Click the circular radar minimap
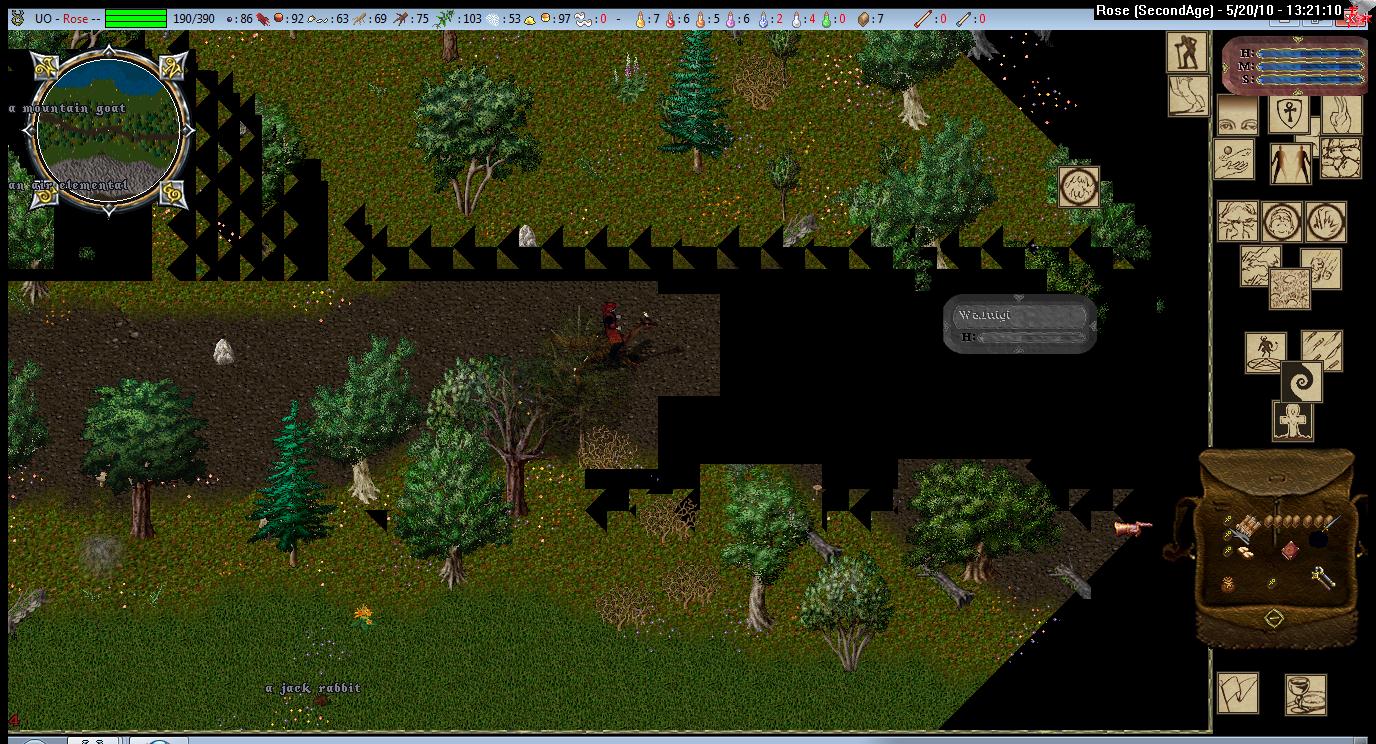Viewport: 1376px width, 744px height. click(108, 128)
